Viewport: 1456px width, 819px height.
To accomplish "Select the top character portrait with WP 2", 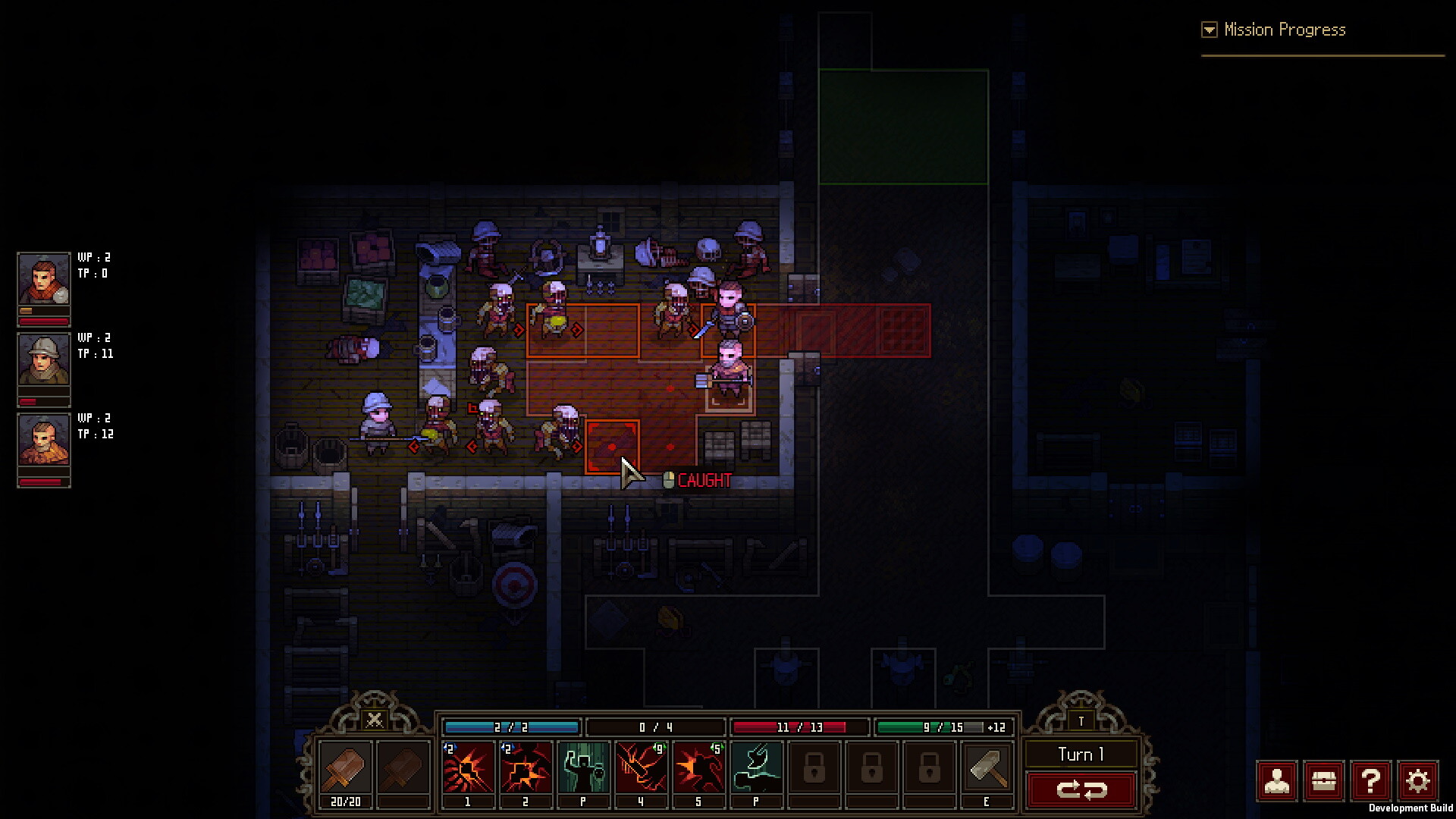I will (x=43, y=279).
